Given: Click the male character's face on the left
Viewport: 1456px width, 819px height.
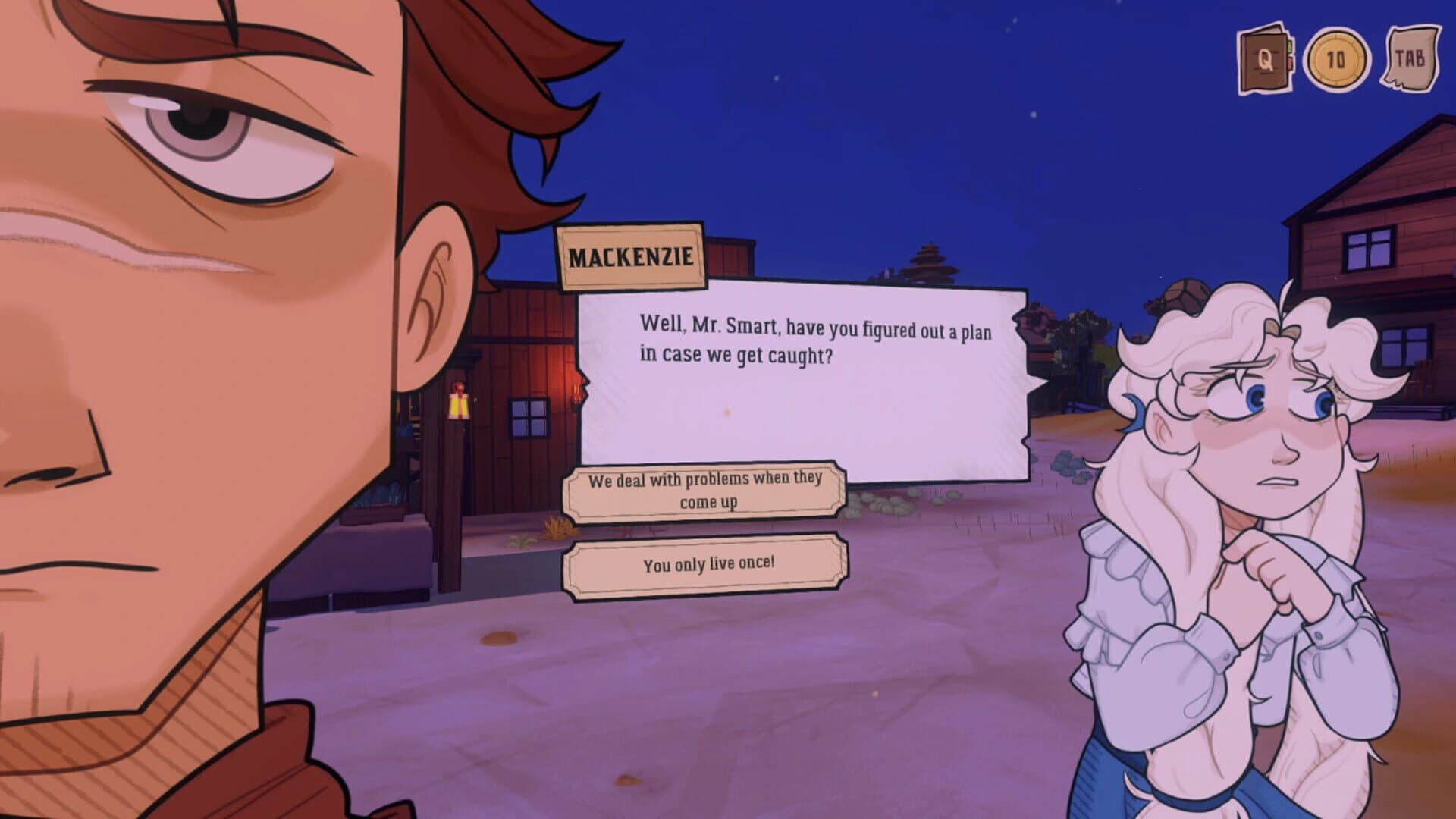Looking at the screenshot, I should click(x=190, y=303).
